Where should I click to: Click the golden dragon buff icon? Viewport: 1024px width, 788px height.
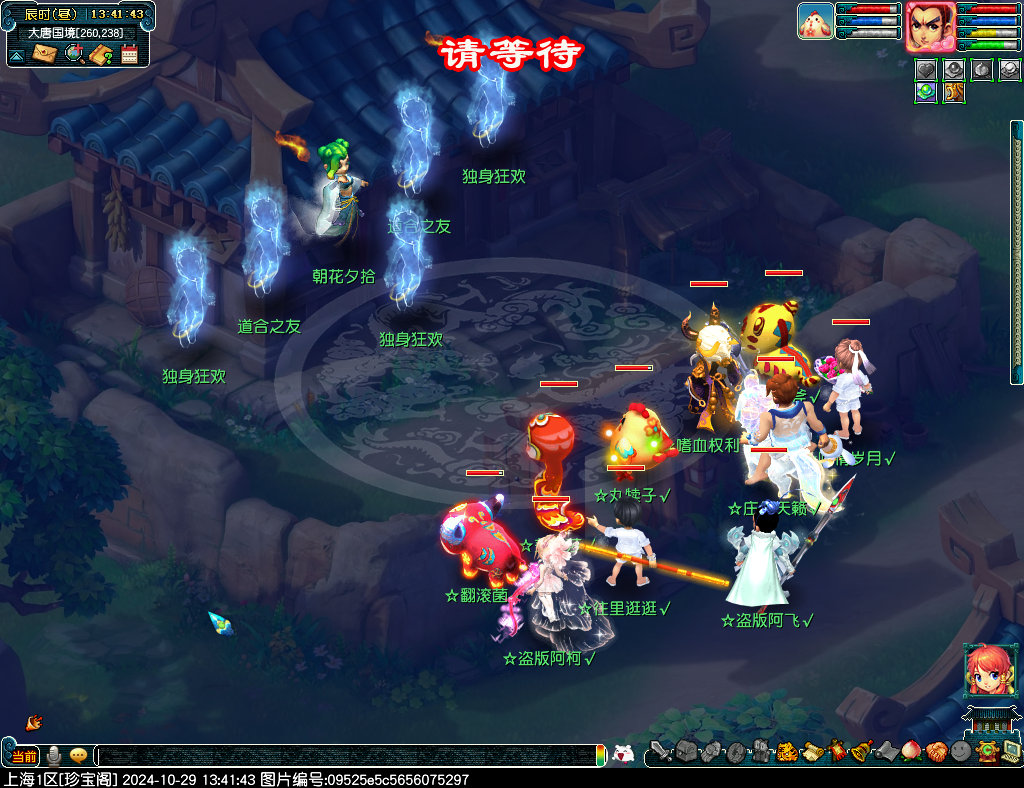954,92
